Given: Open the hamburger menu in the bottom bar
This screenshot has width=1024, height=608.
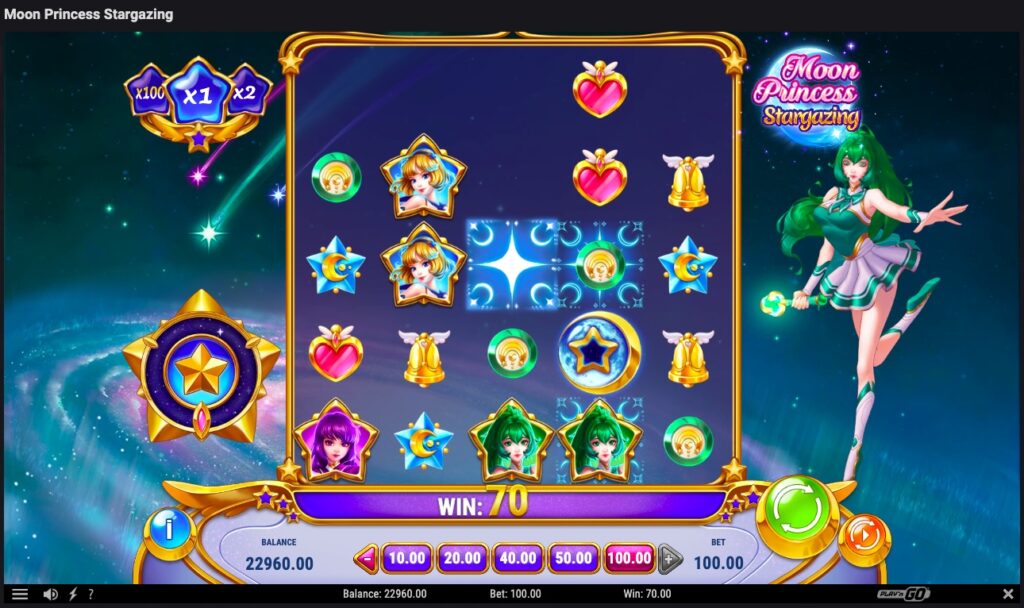Looking at the screenshot, I should coord(20,594).
